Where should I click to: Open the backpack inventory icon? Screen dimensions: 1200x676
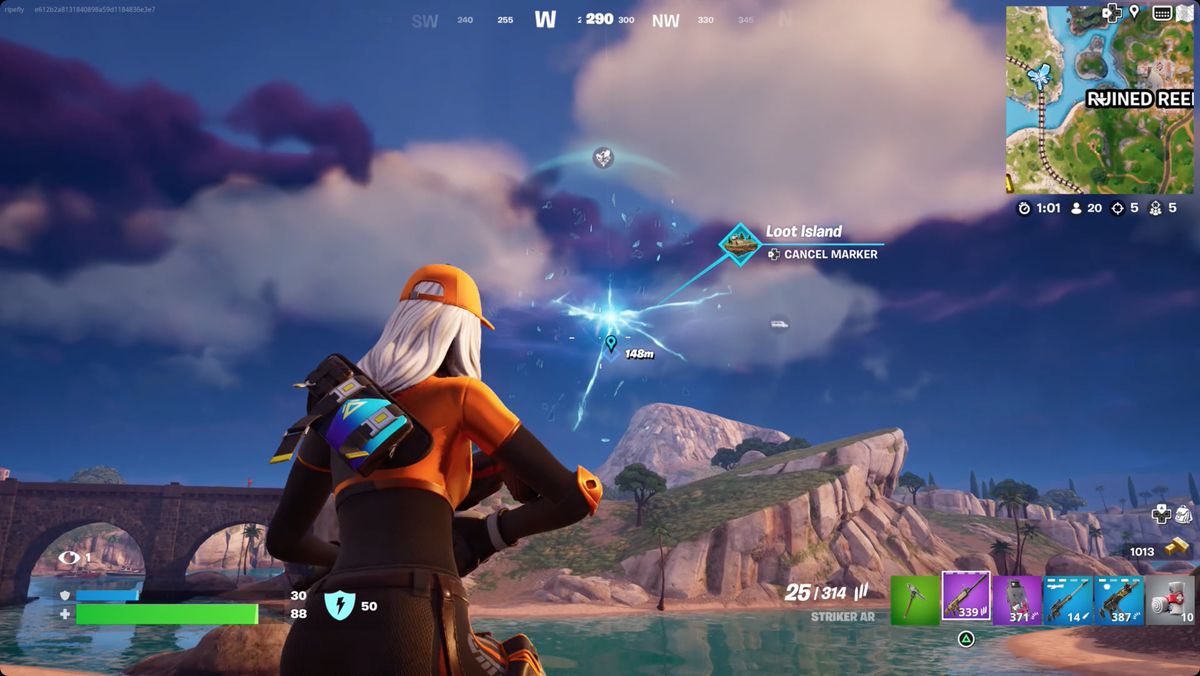tap(1185, 515)
